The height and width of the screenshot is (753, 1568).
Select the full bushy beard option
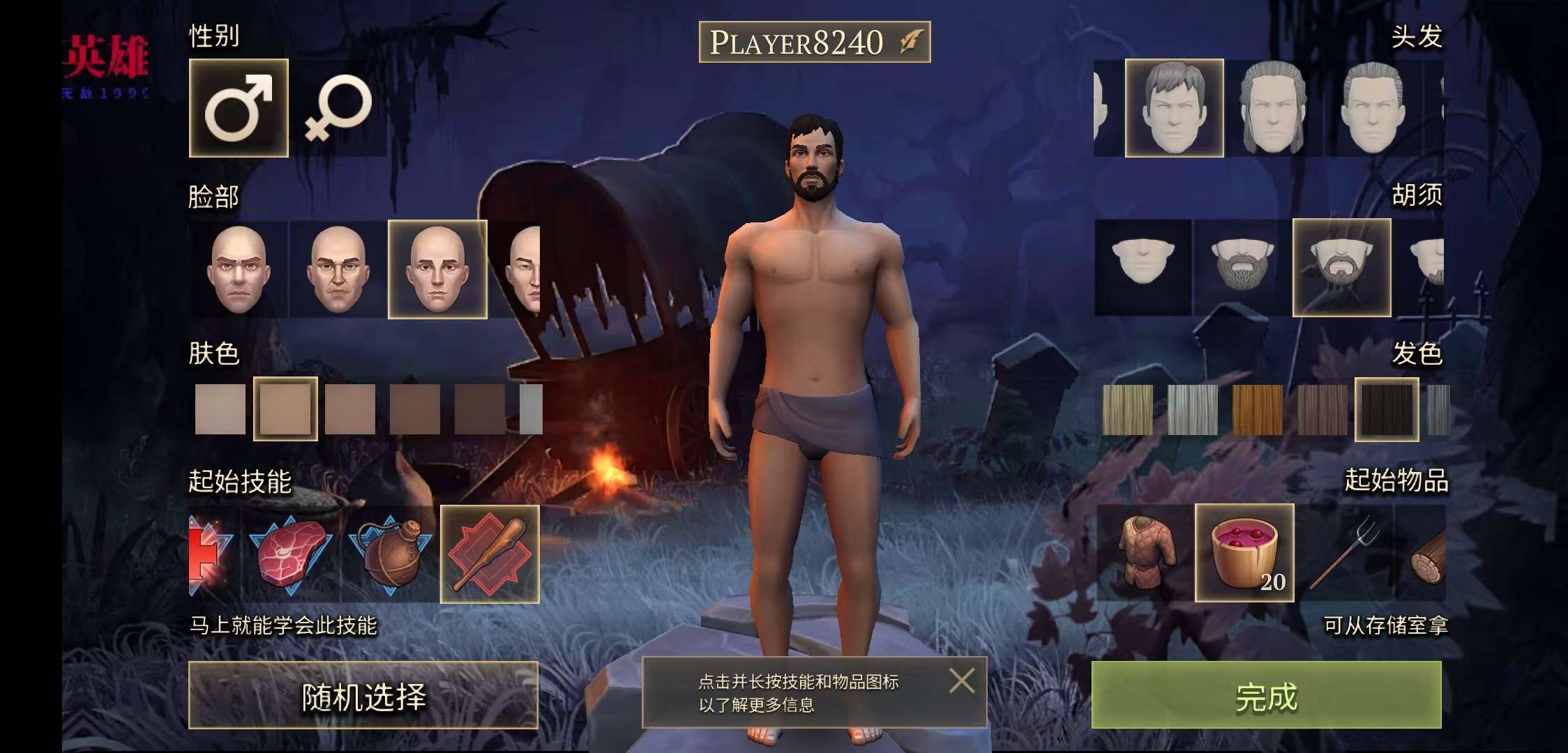pos(1242,267)
